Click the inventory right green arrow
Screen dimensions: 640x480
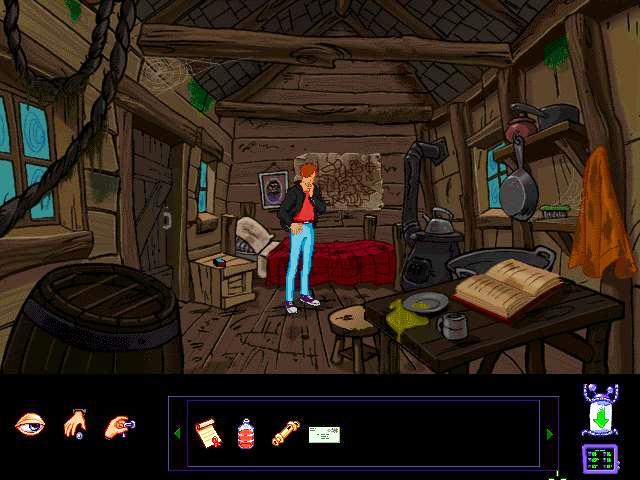point(549,433)
